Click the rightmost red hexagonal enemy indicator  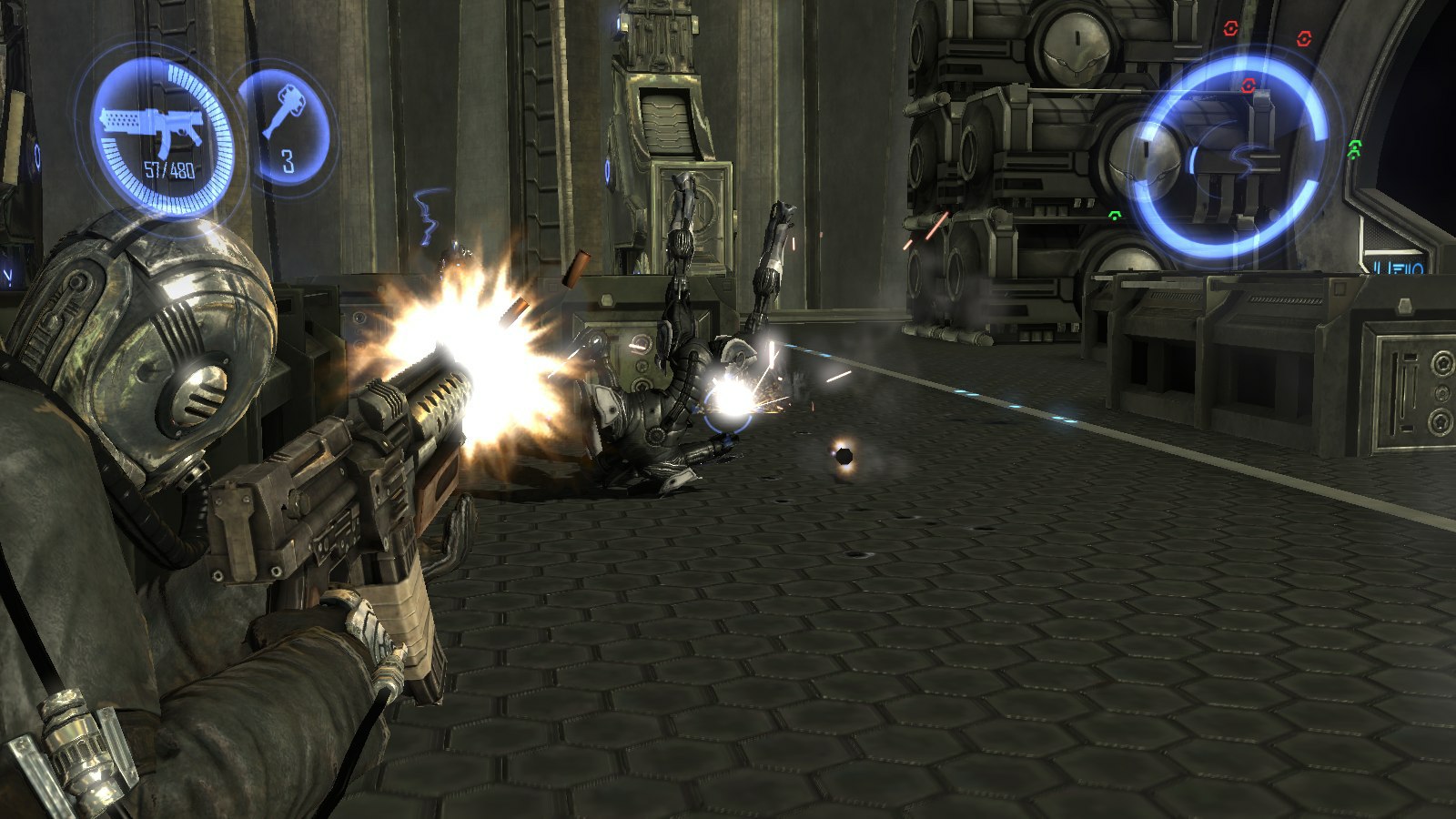[1304, 39]
